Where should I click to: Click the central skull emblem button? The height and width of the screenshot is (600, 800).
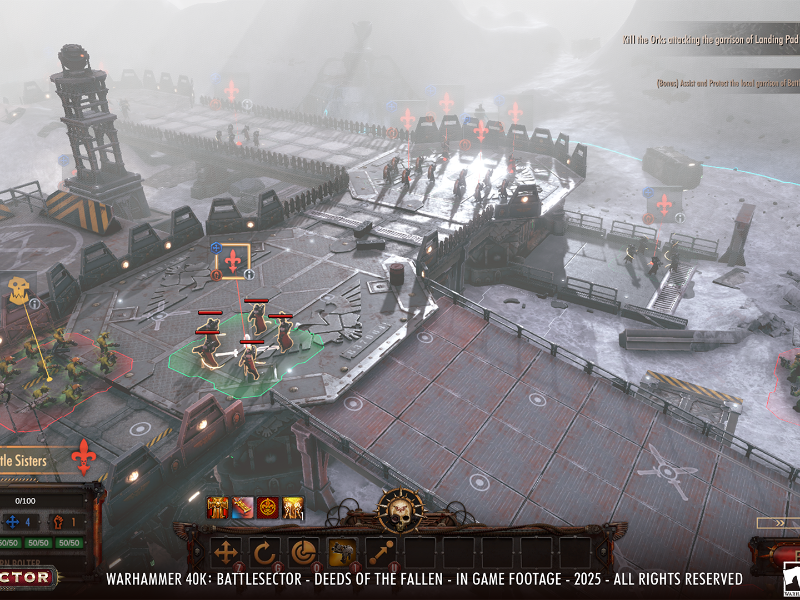pyautogui.click(x=400, y=510)
